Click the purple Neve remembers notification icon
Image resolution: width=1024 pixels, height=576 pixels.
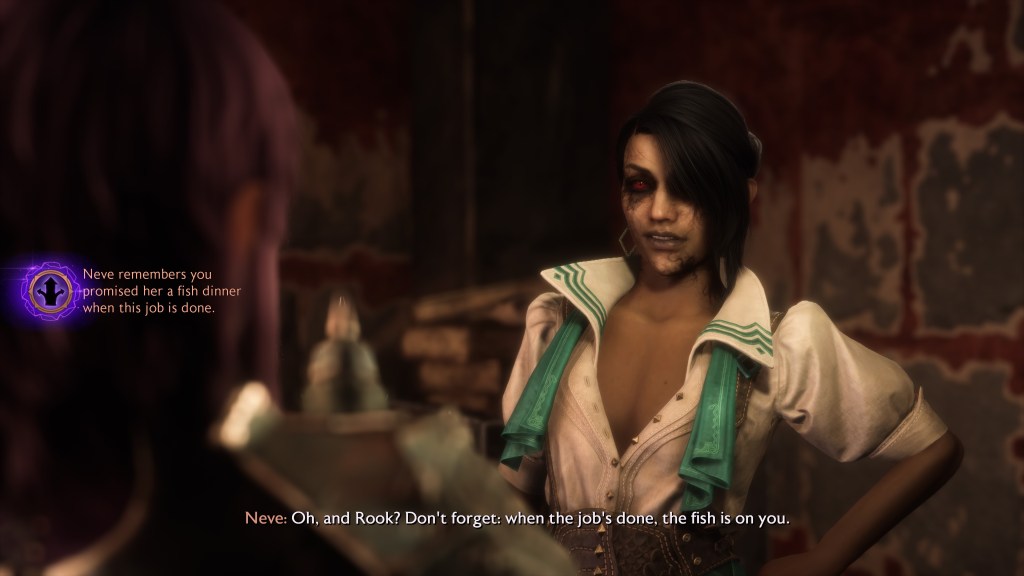pos(46,290)
